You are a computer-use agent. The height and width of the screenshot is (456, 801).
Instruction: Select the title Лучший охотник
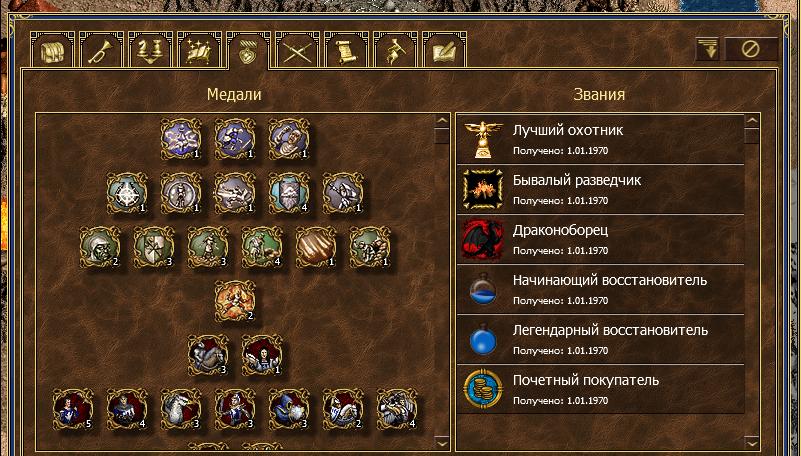click(600, 139)
